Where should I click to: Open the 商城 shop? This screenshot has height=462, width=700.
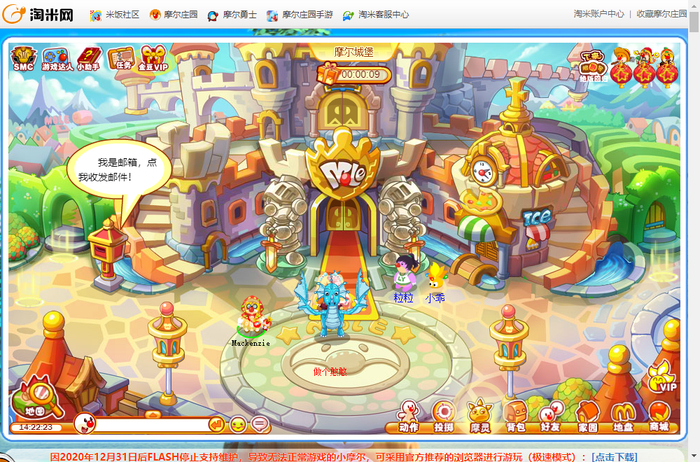(658, 415)
